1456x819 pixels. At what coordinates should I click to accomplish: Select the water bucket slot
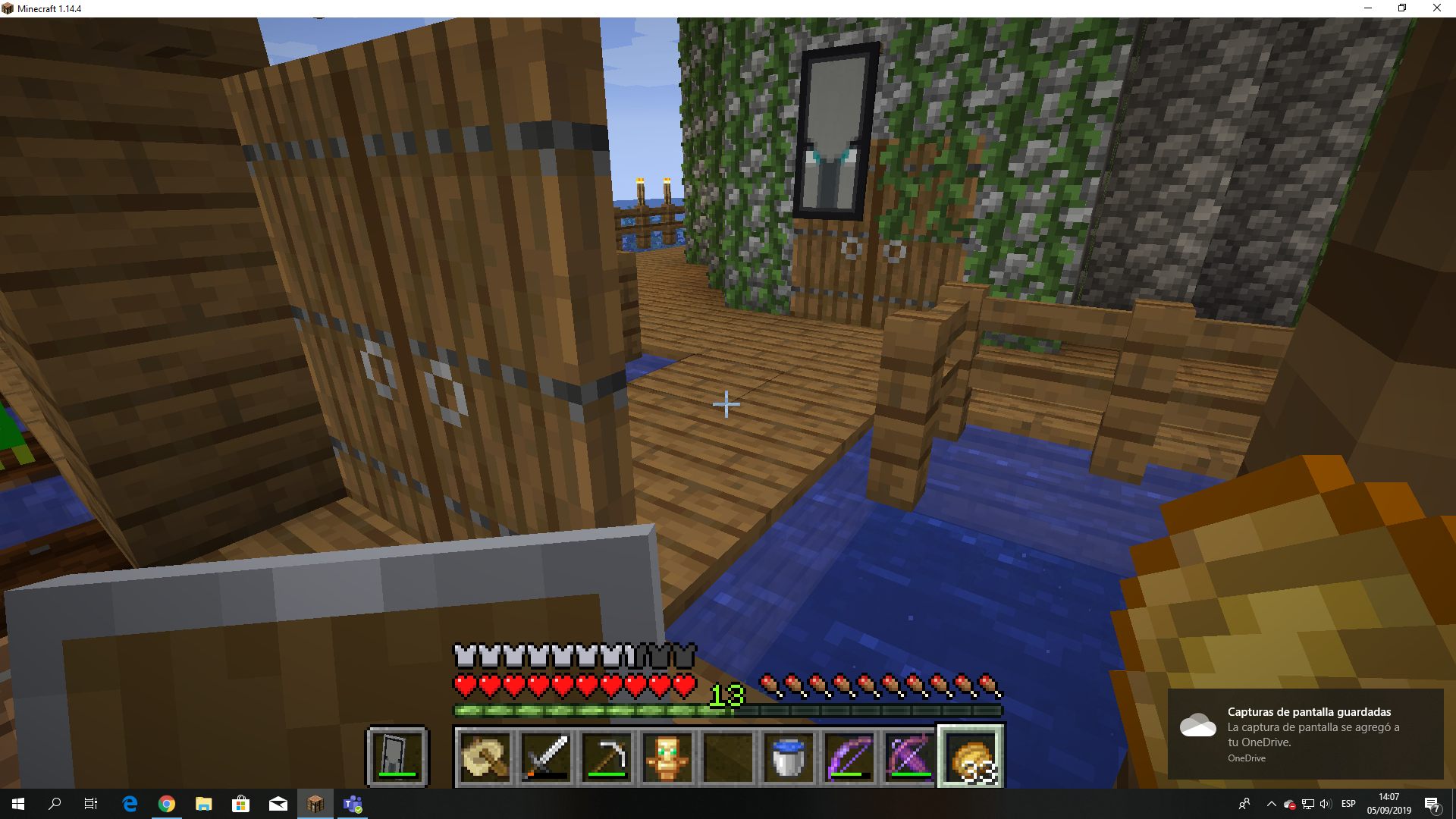[x=789, y=757]
